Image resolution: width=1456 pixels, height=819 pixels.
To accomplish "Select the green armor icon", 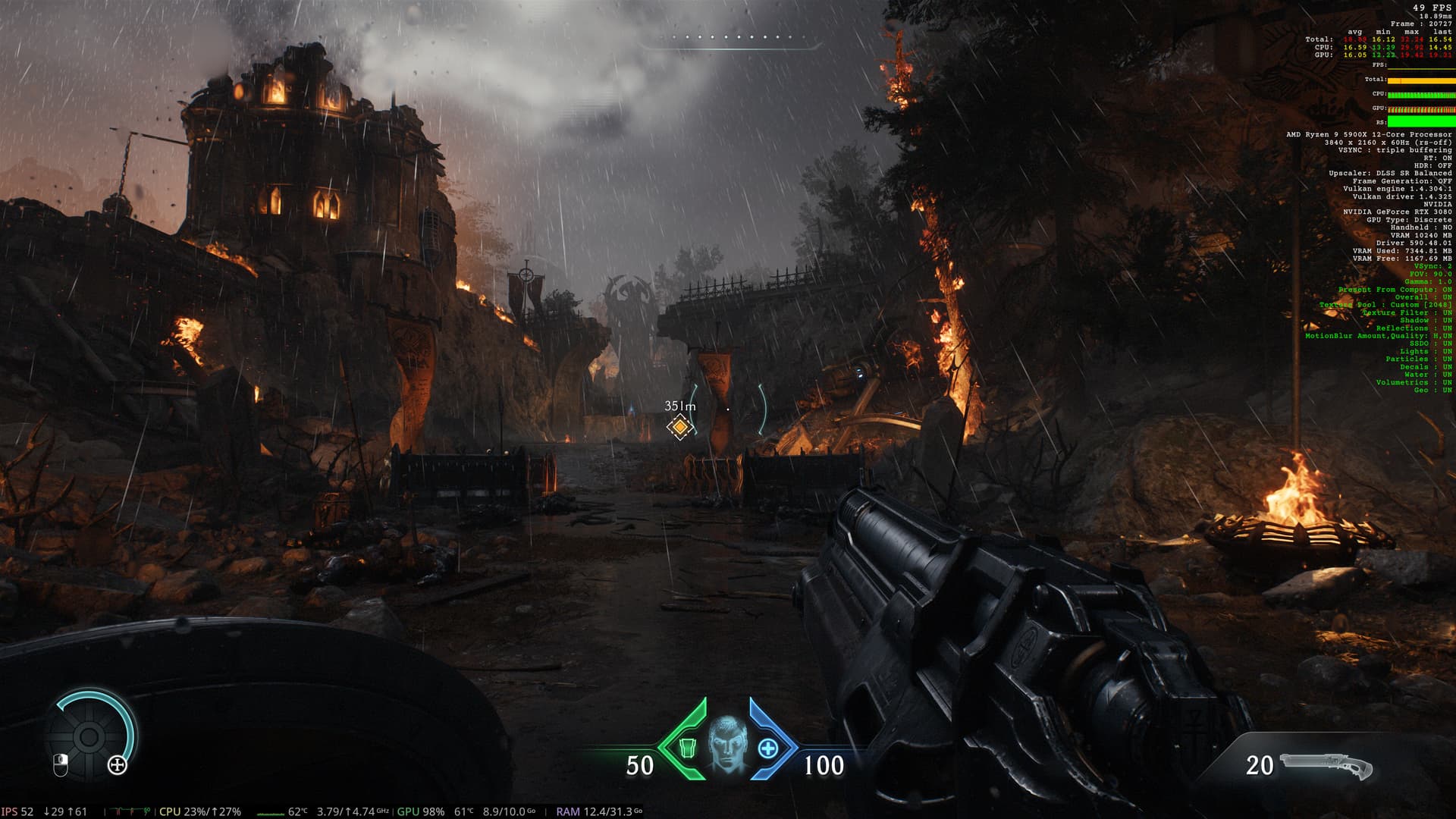I will click(687, 748).
